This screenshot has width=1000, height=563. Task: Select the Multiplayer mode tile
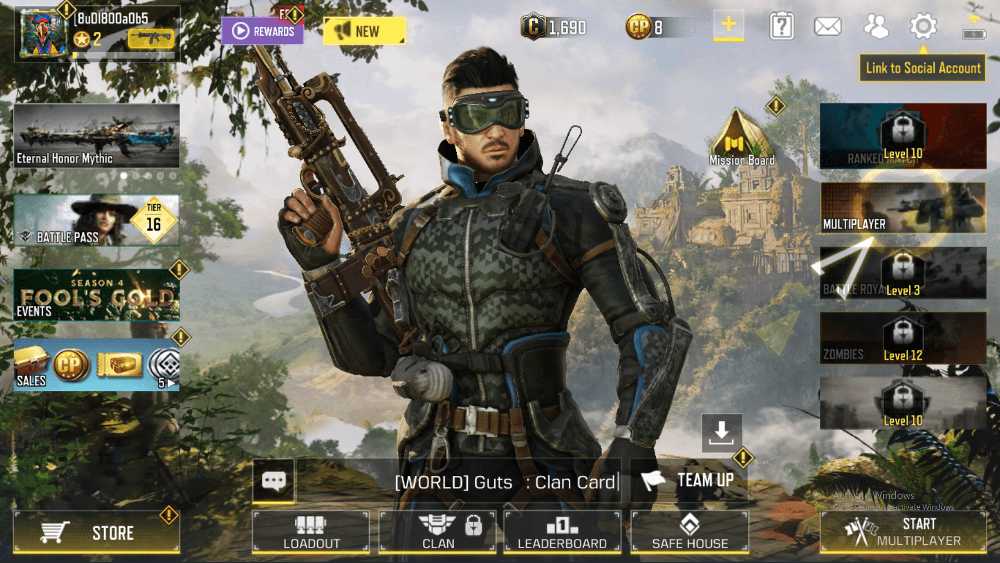(x=902, y=208)
